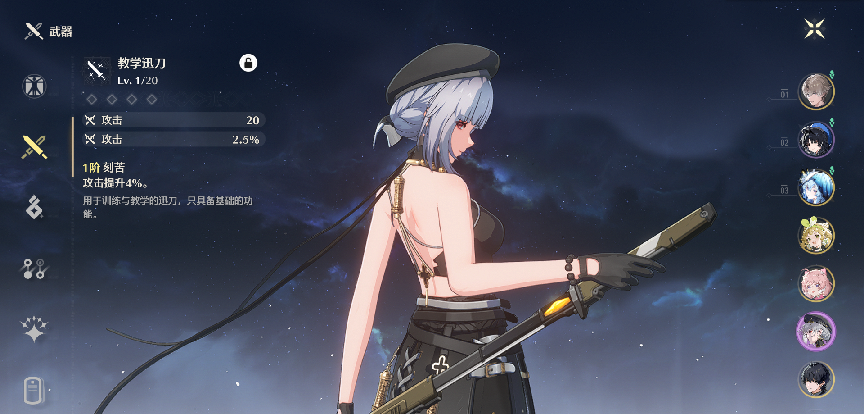Select the purple-ringed silver-haired character portrait

pyautogui.click(x=816, y=331)
